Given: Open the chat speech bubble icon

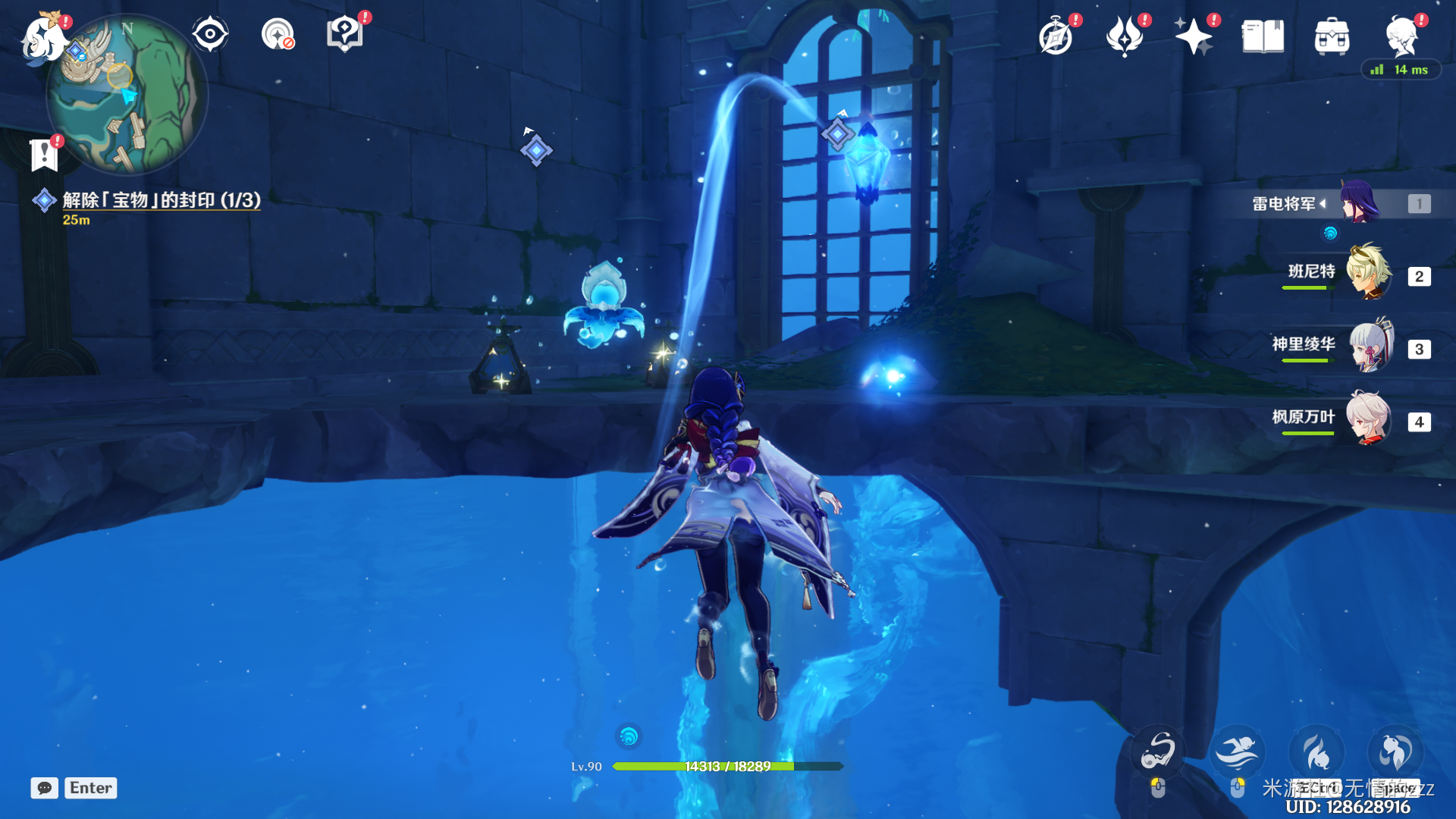Looking at the screenshot, I should [x=44, y=788].
